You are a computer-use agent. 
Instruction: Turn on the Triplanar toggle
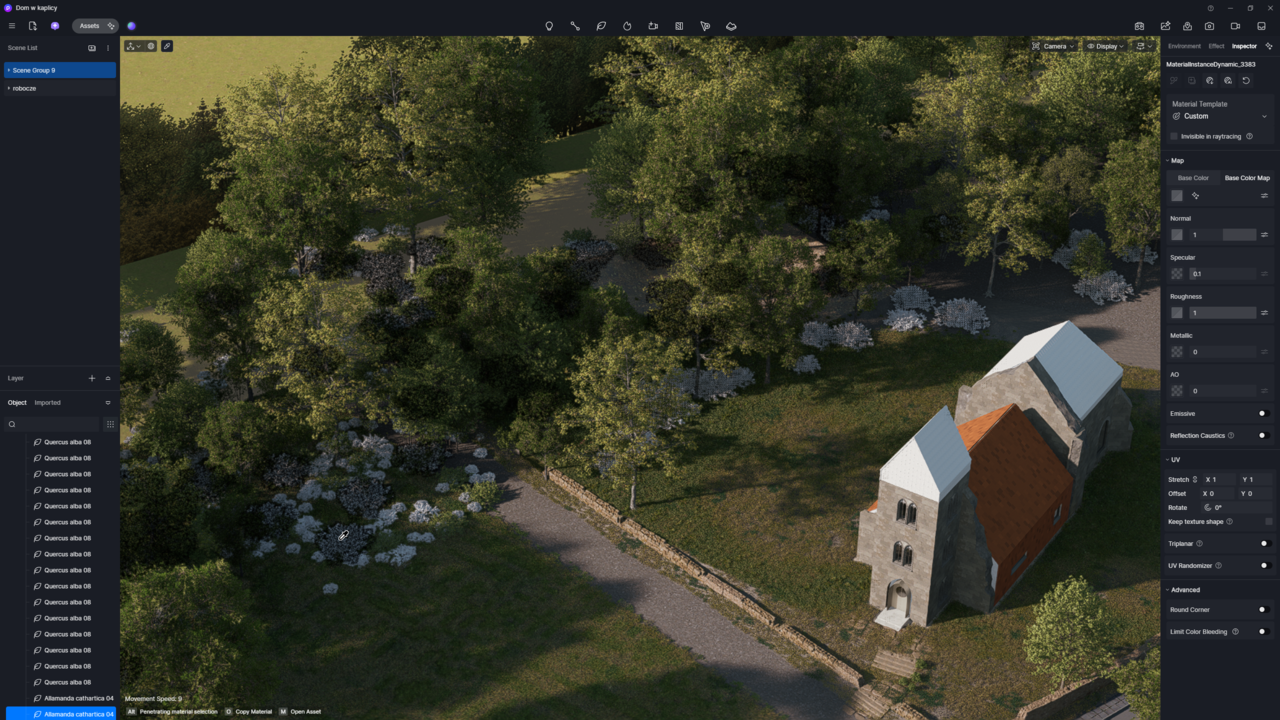coord(1264,544)
